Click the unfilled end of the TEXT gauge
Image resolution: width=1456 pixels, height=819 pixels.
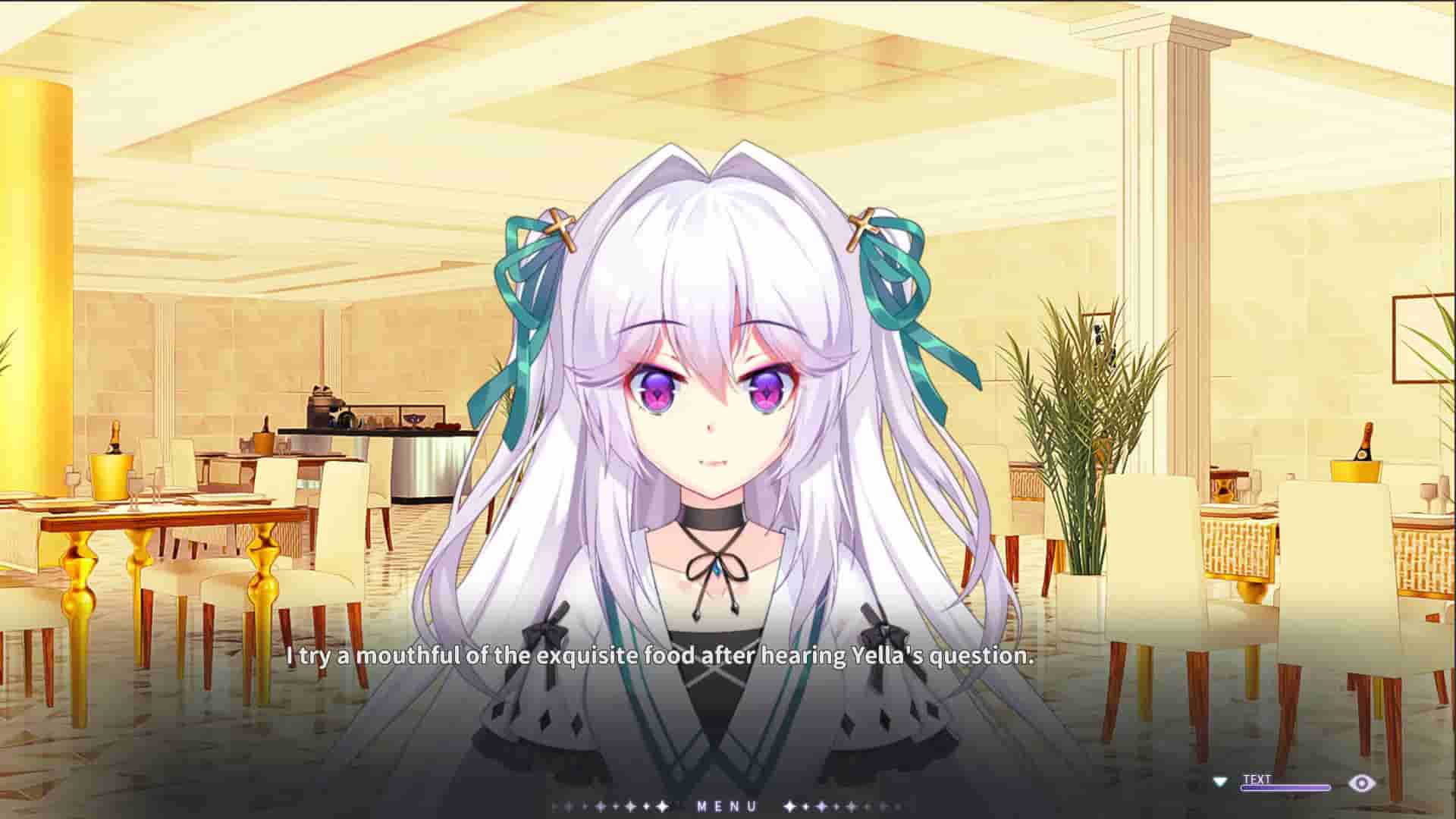click(1326, 787)
